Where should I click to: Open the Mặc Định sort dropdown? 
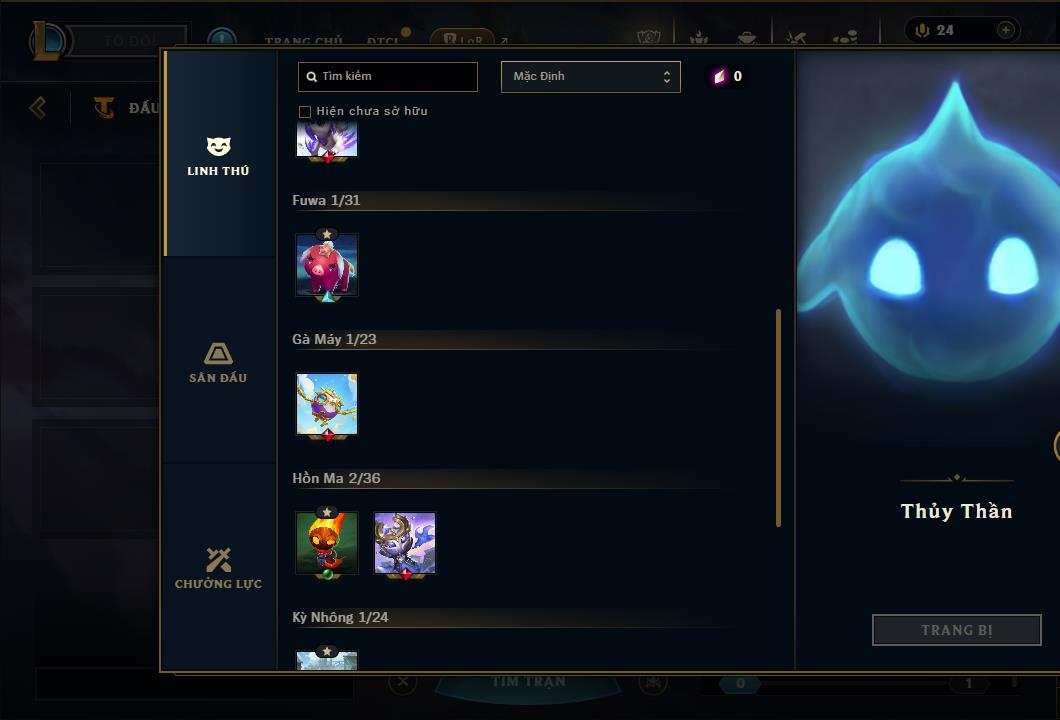(590, 77)
